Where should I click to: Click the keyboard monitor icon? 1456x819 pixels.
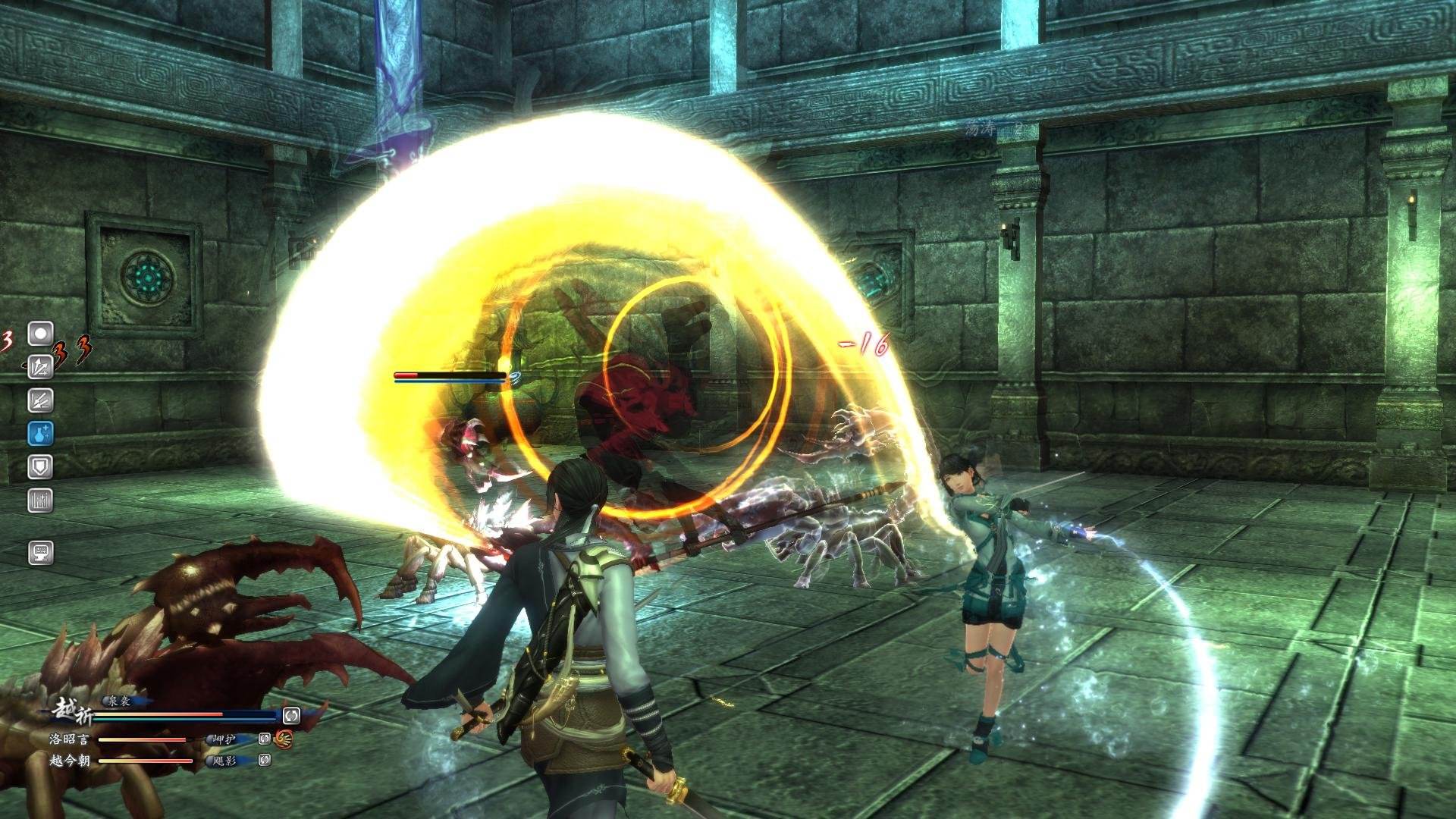click(40, 551)
